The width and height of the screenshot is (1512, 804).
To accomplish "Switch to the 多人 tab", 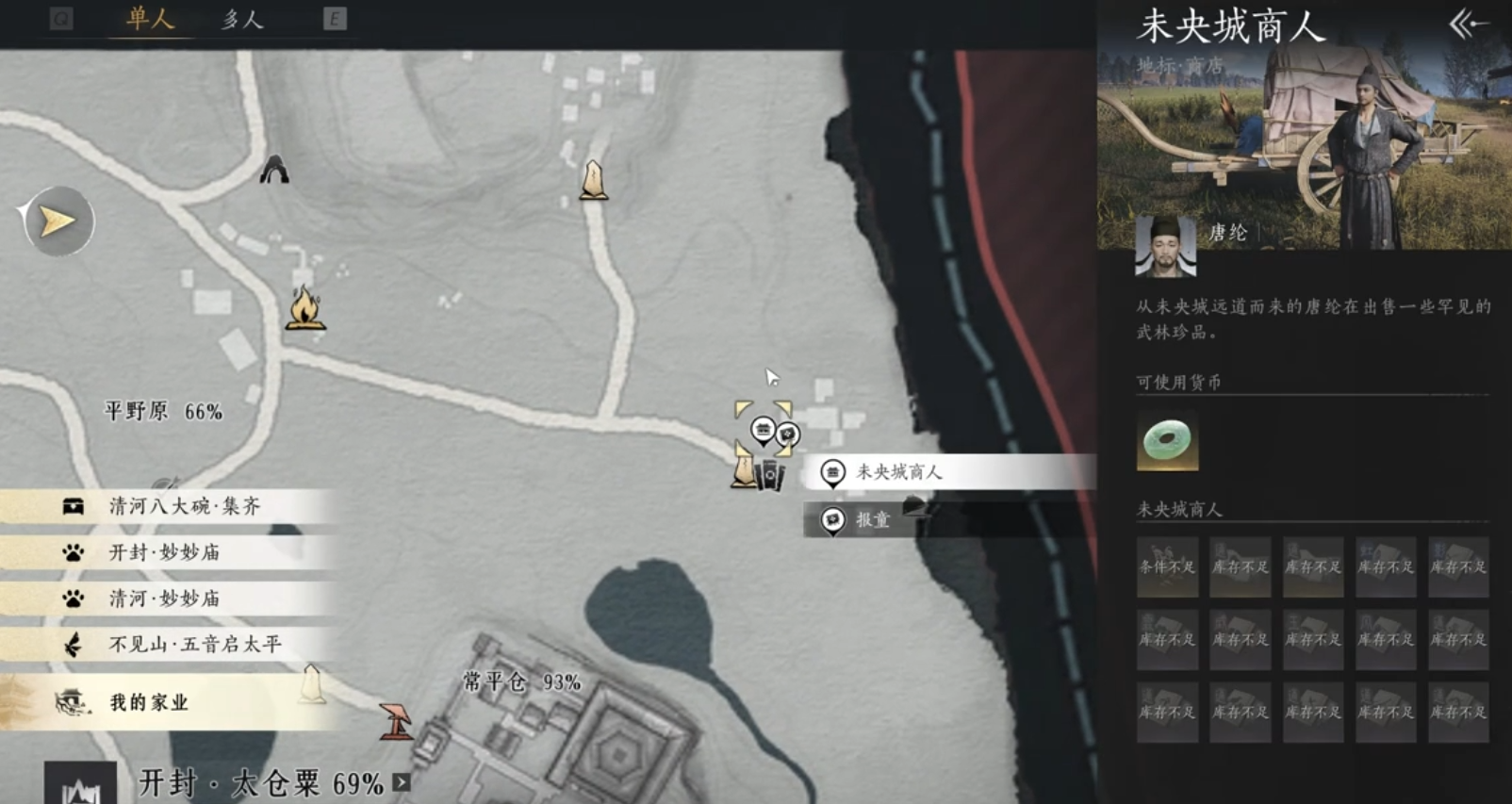I will click(242, 19).
